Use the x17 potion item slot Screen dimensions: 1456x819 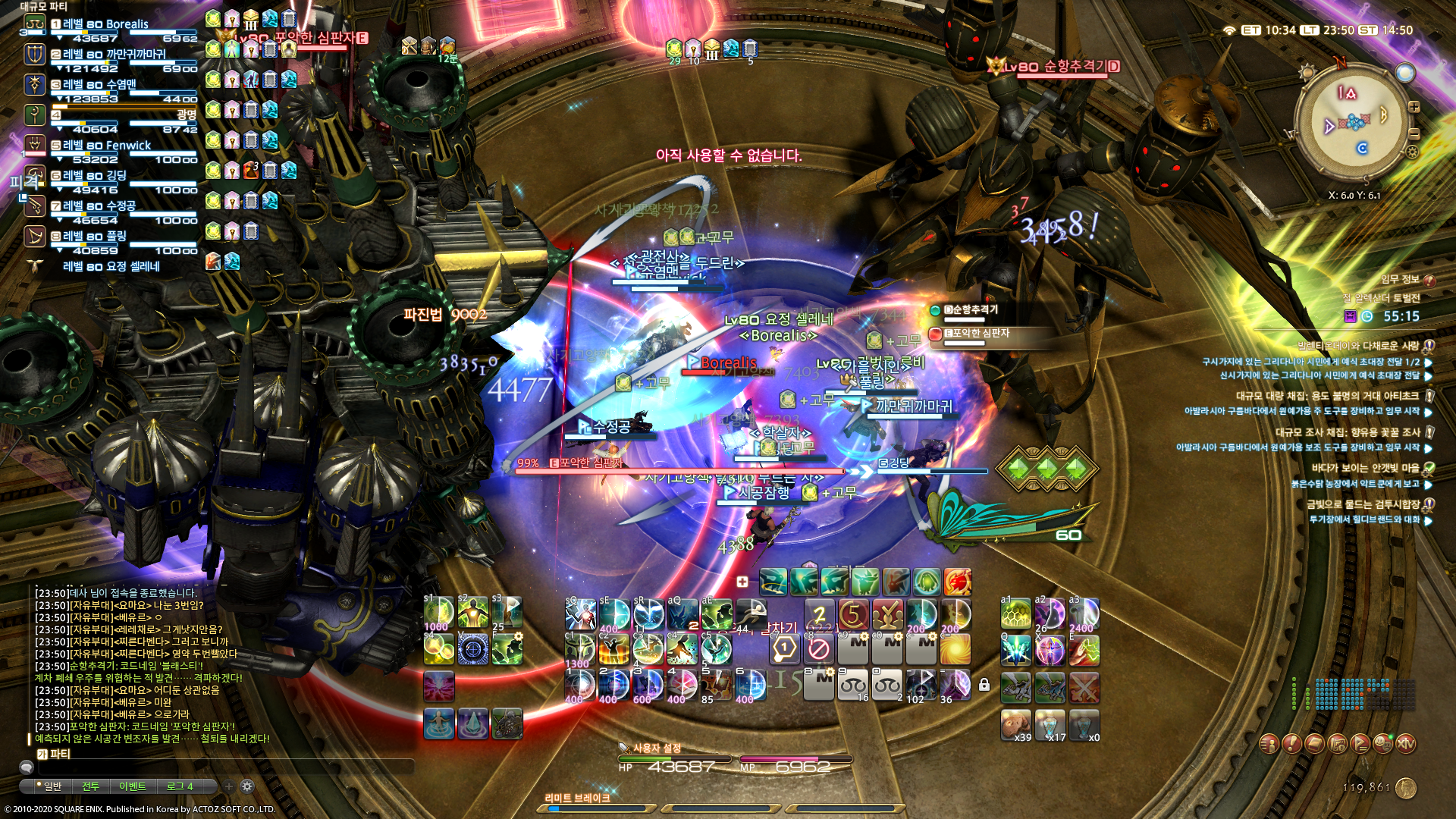[1050, 725]
